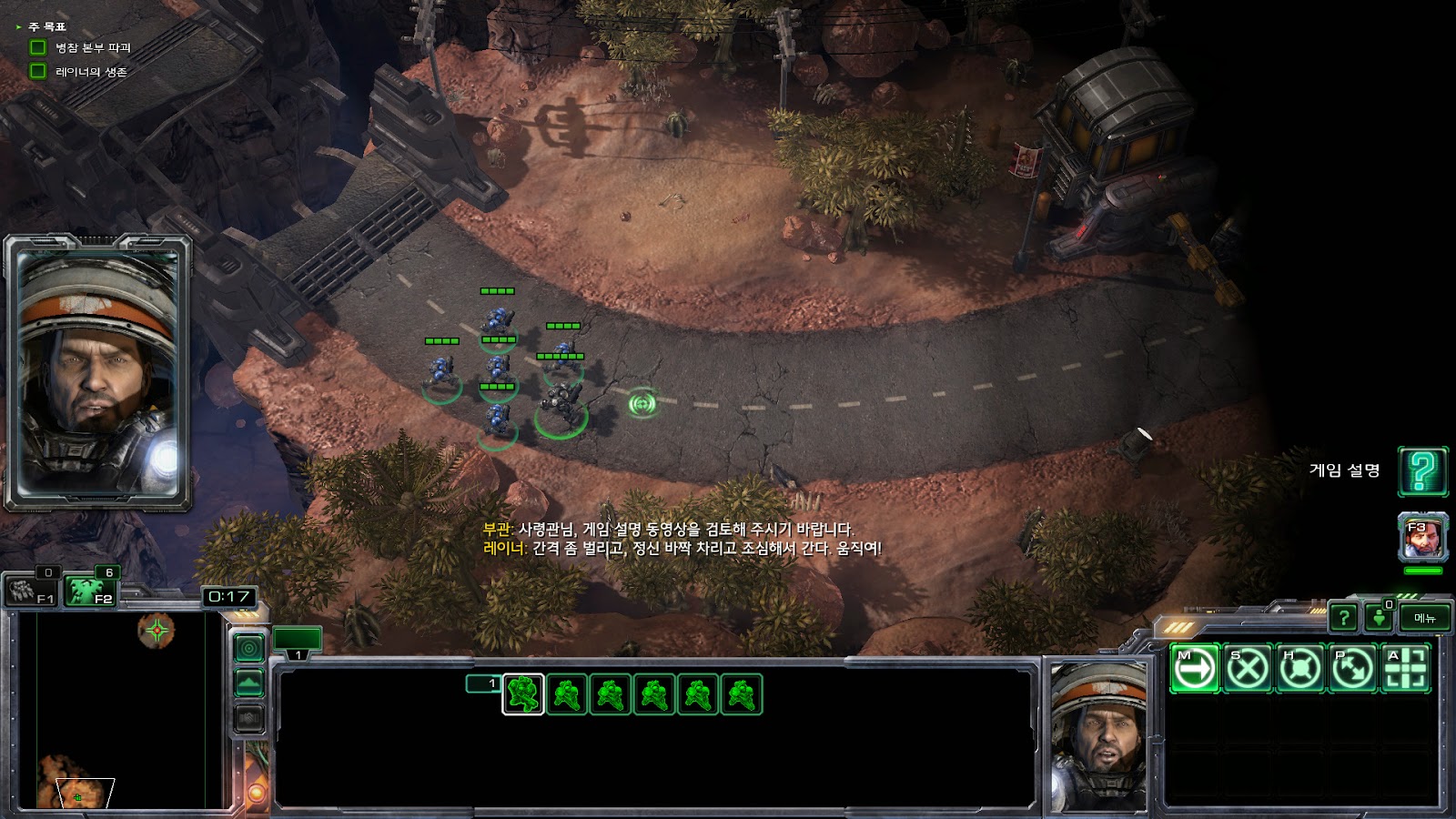Toggle the minimap terrain view
The height and width of the screenshot is (819, 1456).
(249, 682)
